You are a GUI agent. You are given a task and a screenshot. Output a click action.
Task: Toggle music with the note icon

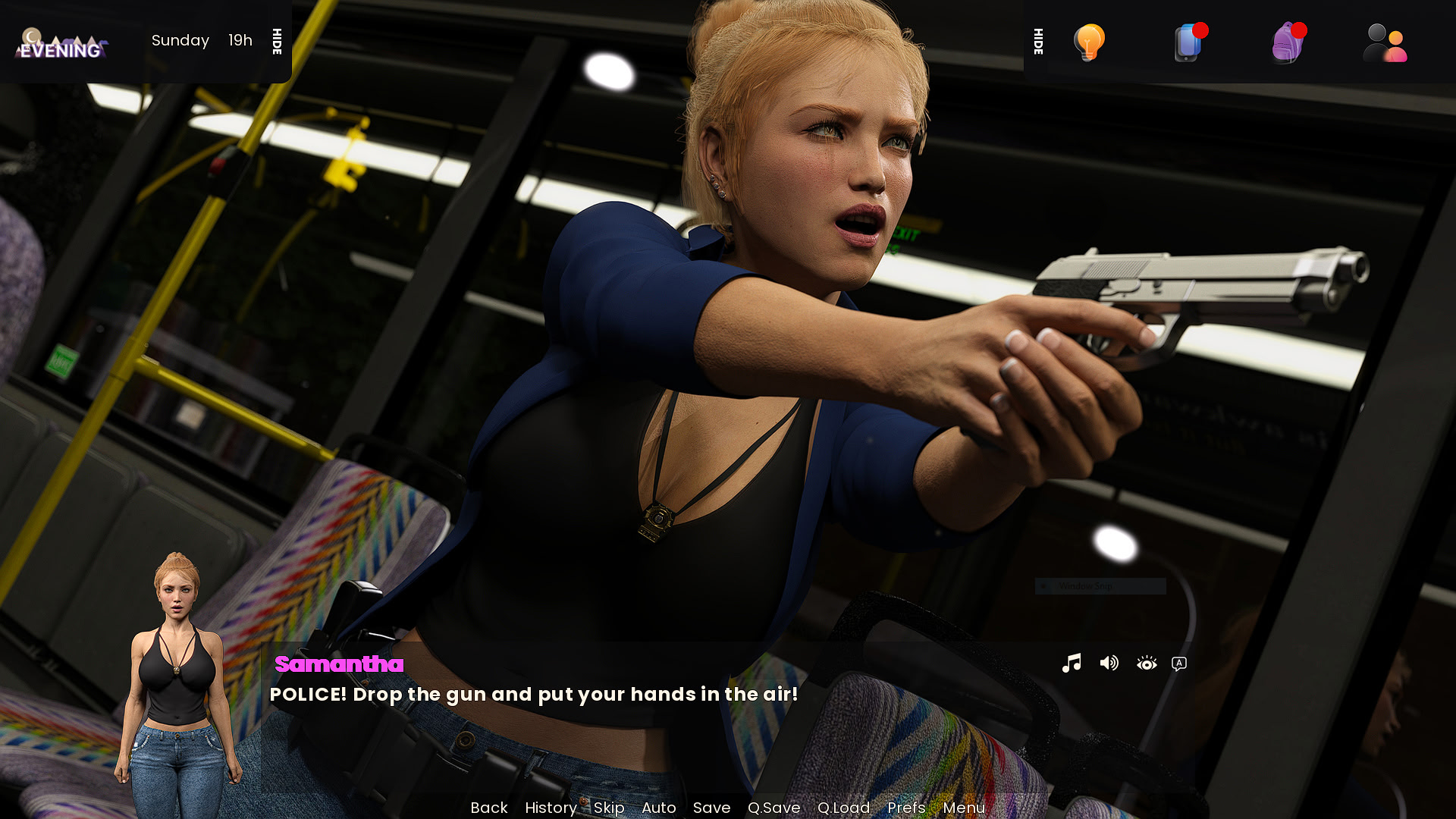point(1072,664)
